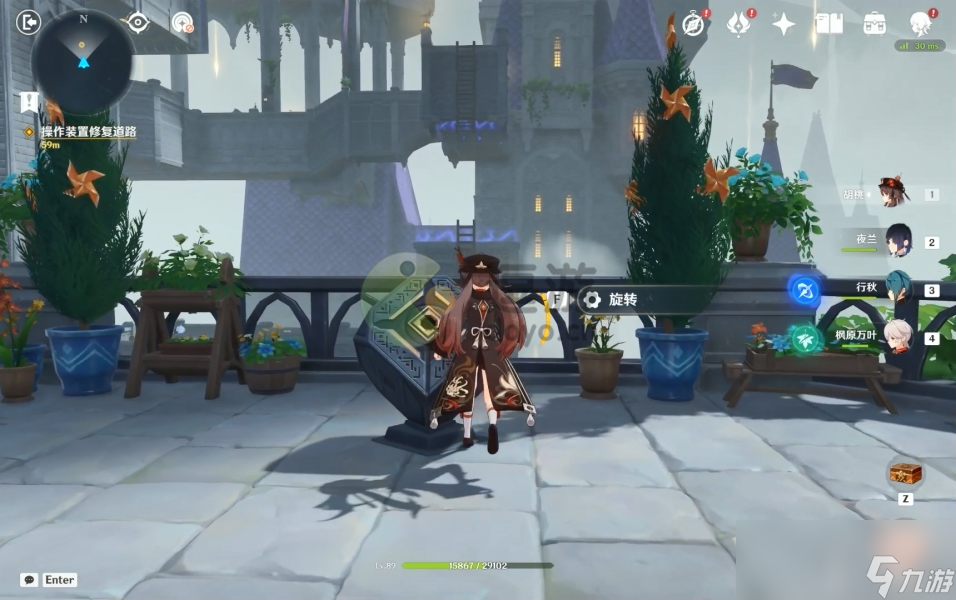
Task: Open the backpack inventory
Action: pos(875,24)
